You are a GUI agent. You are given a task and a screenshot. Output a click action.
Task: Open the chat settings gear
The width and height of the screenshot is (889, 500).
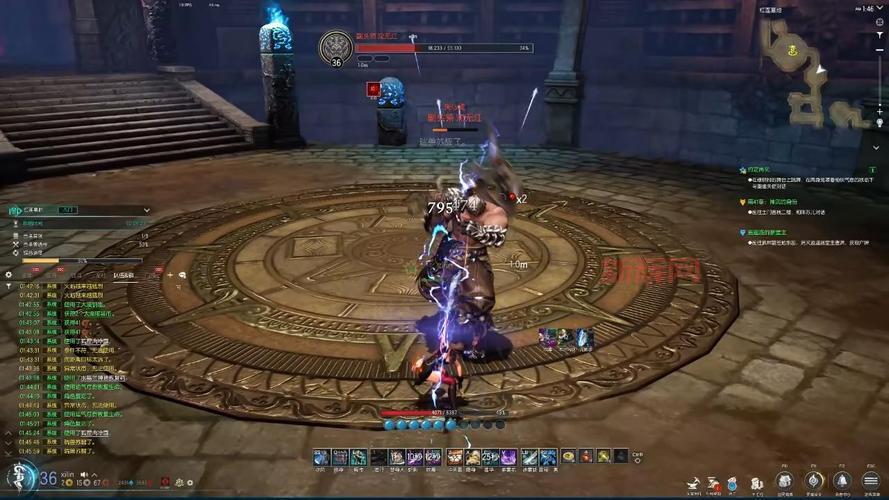[9, 274]
